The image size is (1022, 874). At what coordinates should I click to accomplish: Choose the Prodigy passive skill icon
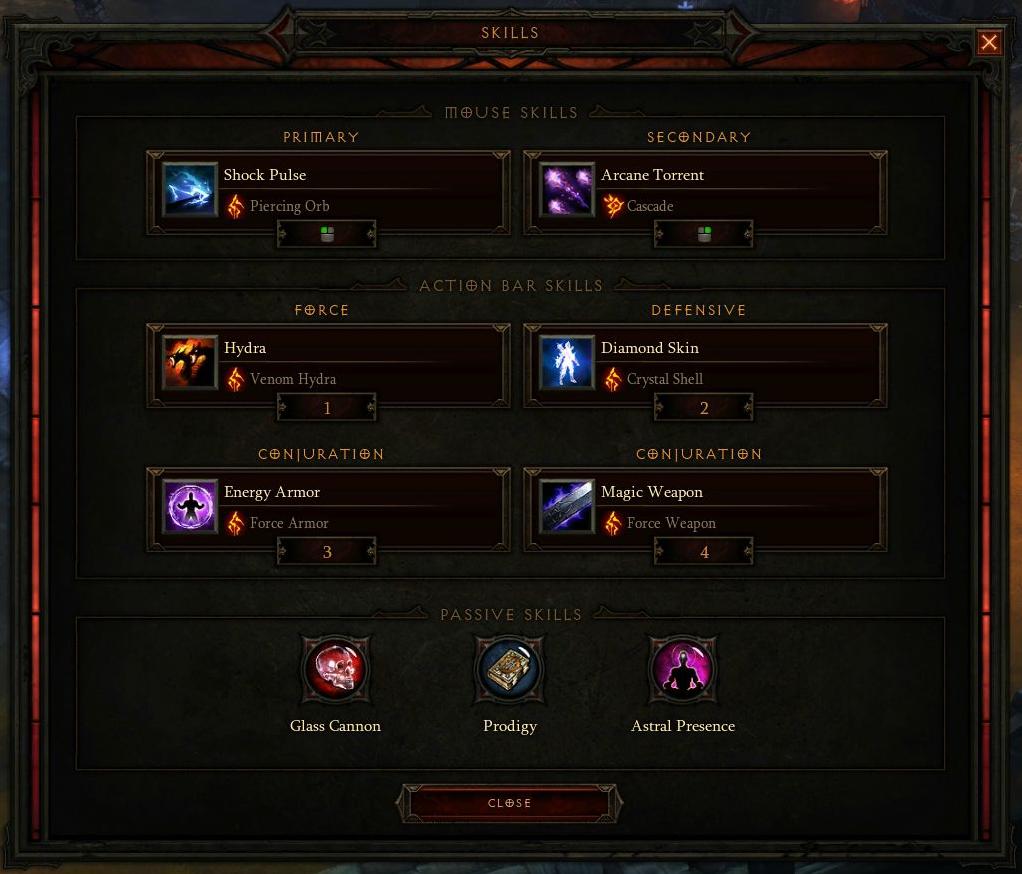[x=510, y=670]
